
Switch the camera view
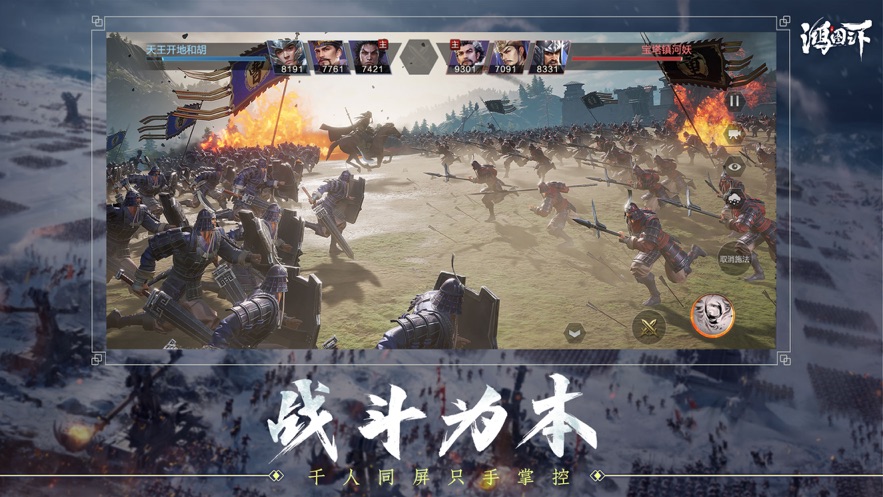point(735,134)
